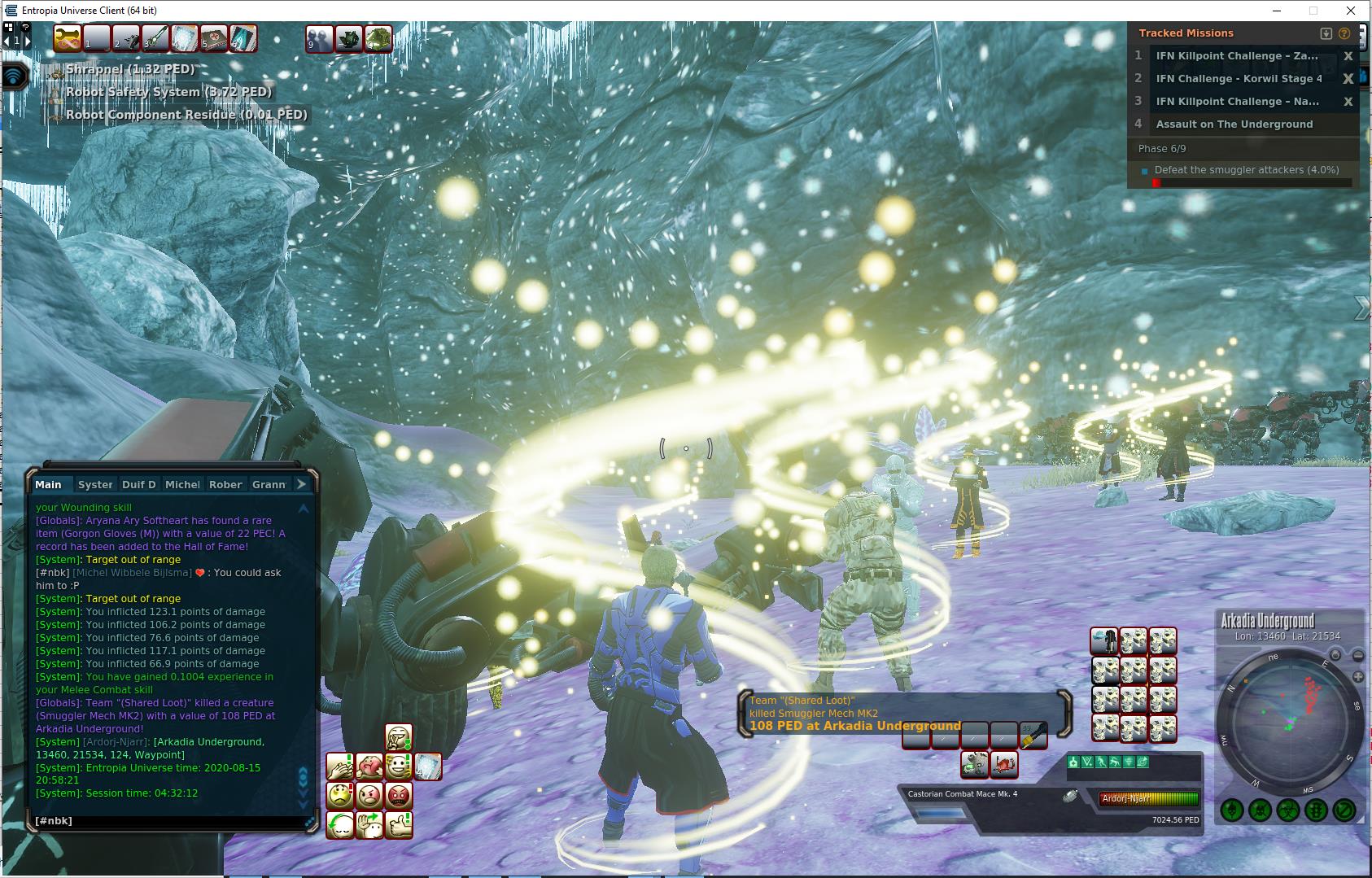1372x878 pixels.
Task: Show scrolled chat tabs with arrow
Action: point(301,484)
